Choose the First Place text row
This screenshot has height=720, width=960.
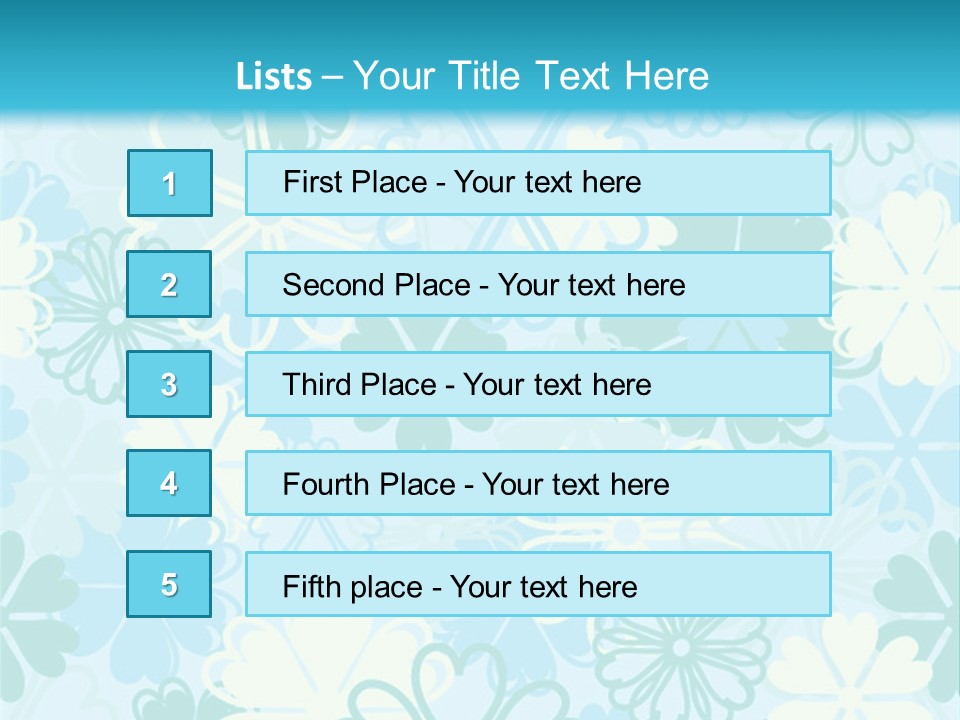tap(538, 183)
